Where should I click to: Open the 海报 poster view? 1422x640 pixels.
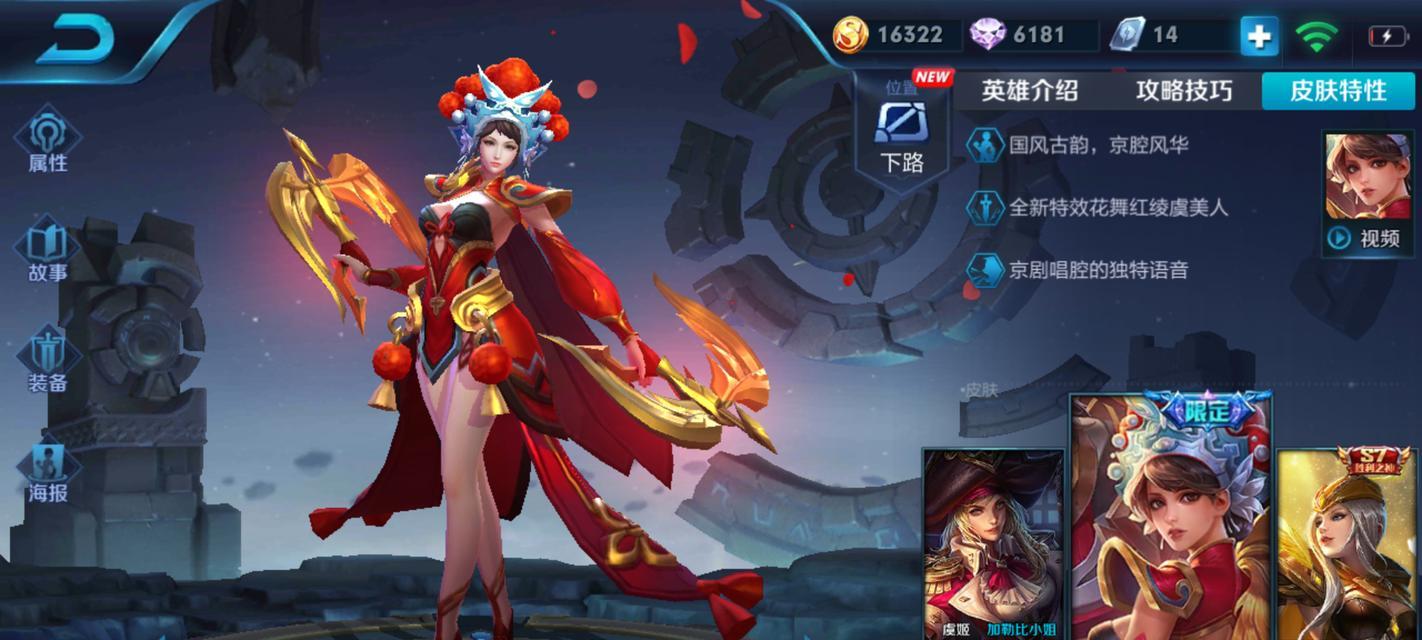(47, 472)
